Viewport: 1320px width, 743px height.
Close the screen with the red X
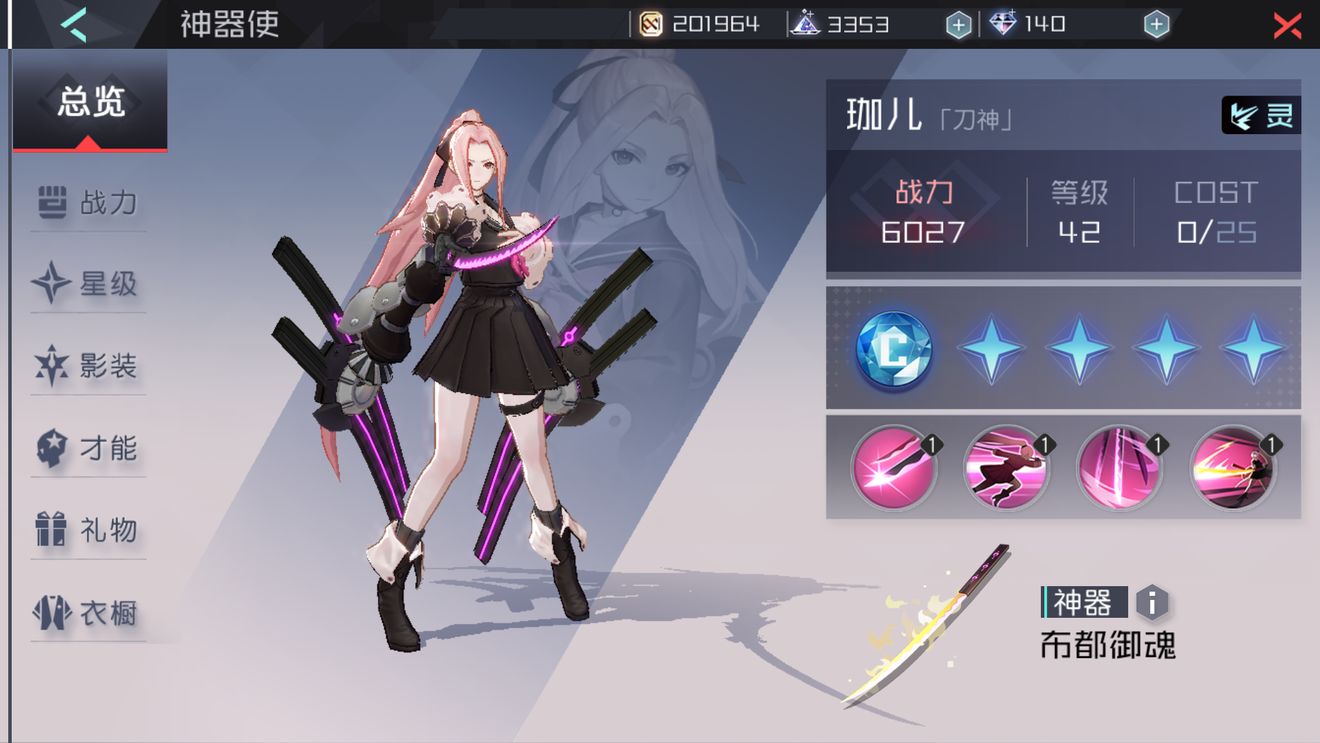point(1287,25)
